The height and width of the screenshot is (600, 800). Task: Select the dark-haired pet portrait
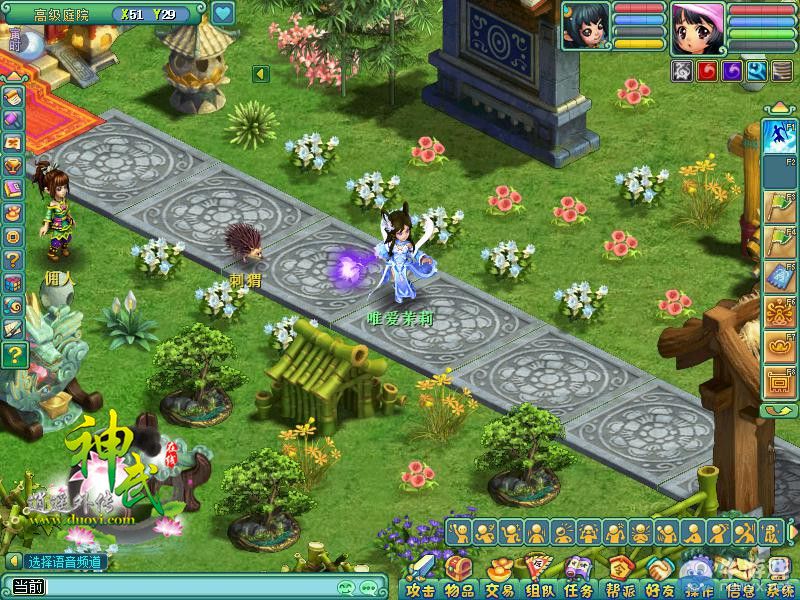click(x=586, y=26)
